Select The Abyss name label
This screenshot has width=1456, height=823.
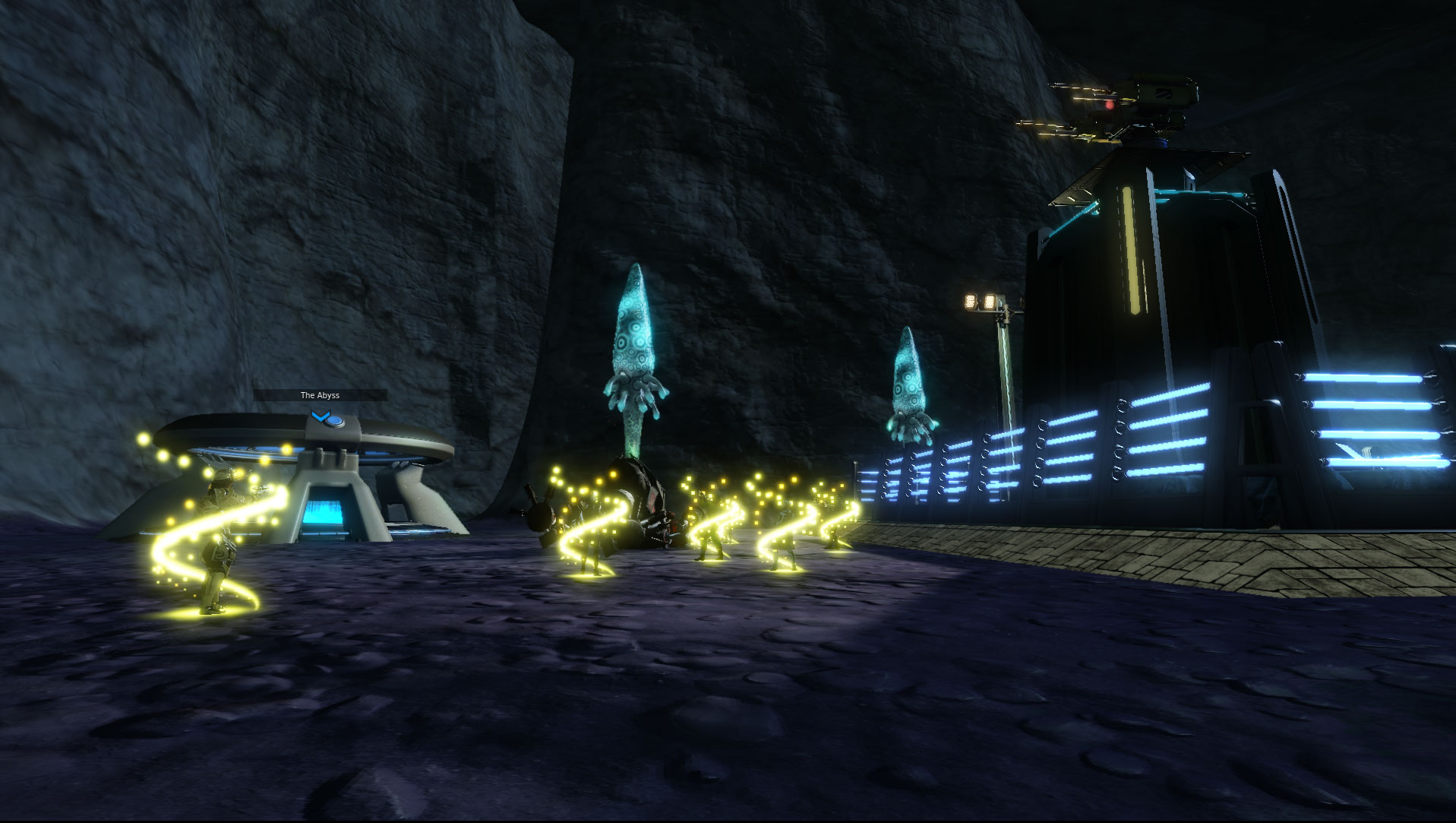coord(320,395)
